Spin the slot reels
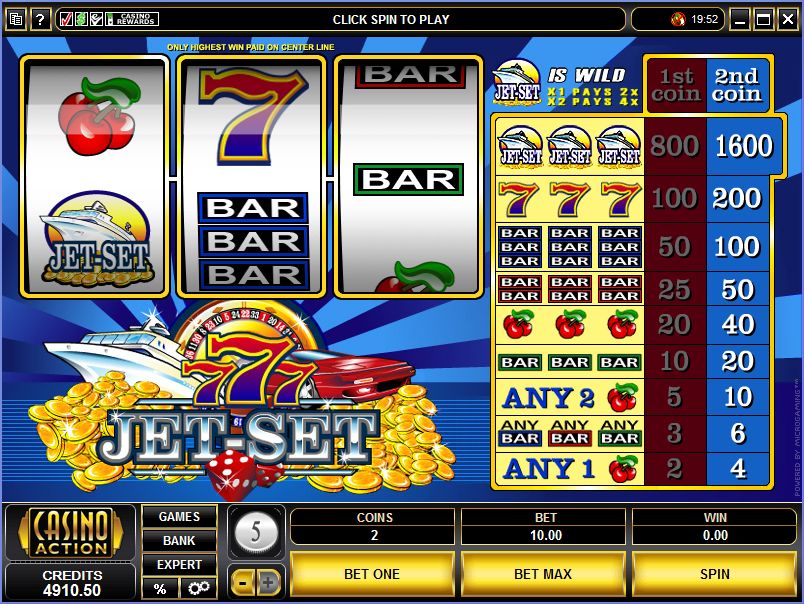 (x=714, y=574)
